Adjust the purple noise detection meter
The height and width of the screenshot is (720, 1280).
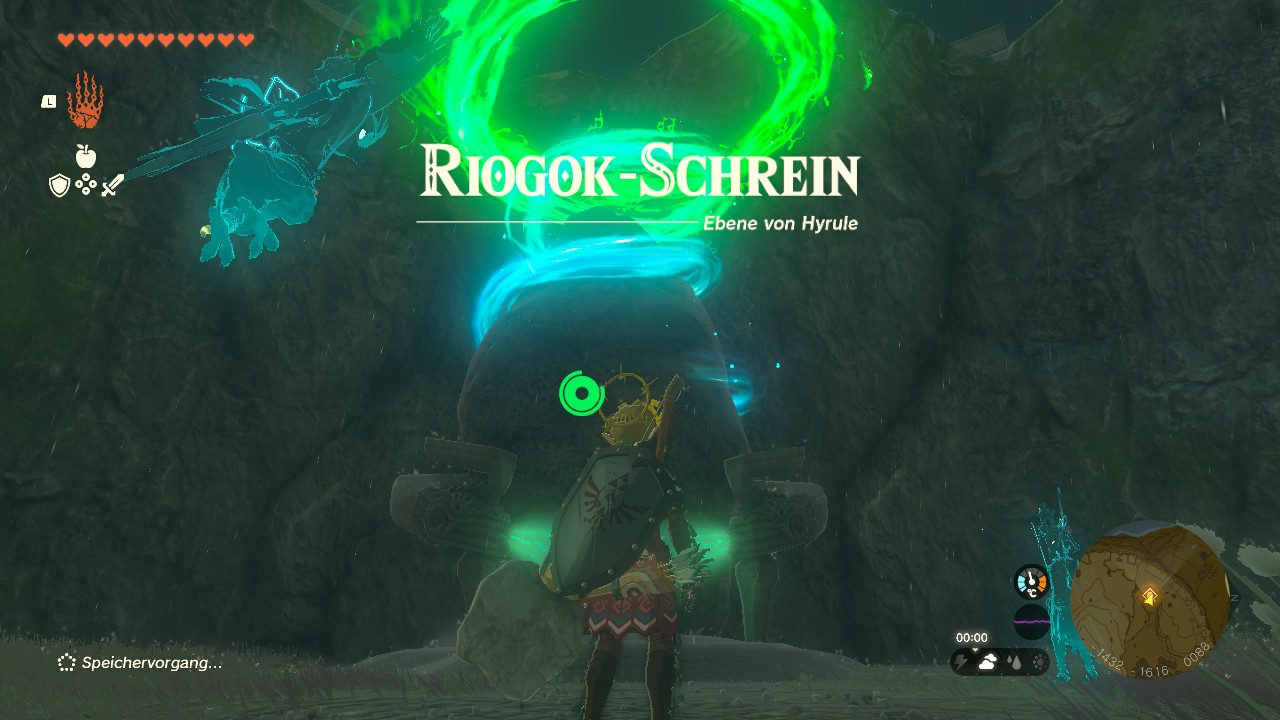click(x=1032, y=621)
